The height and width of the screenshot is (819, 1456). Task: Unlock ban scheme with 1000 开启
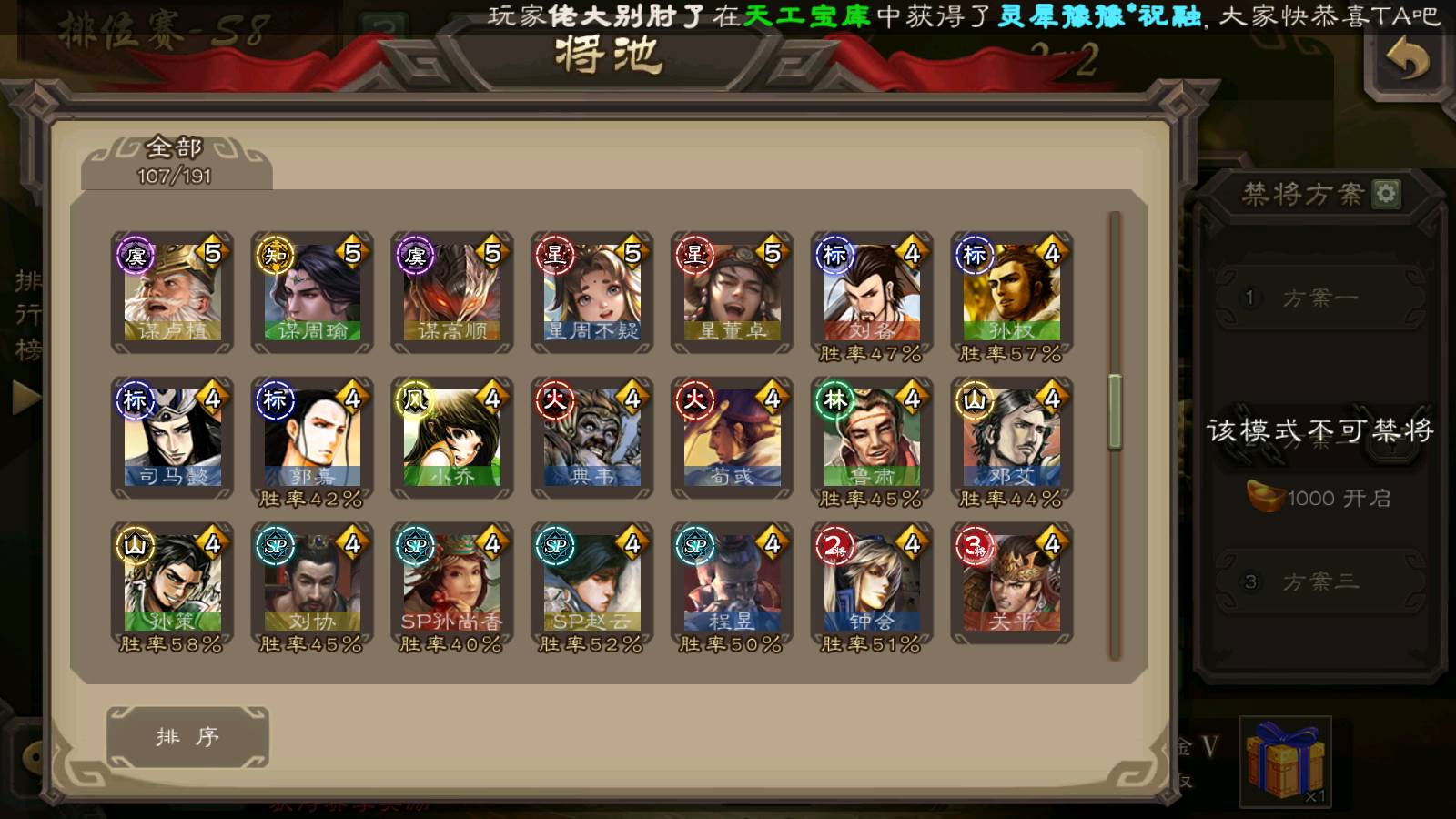click(x=1319, y=498)
